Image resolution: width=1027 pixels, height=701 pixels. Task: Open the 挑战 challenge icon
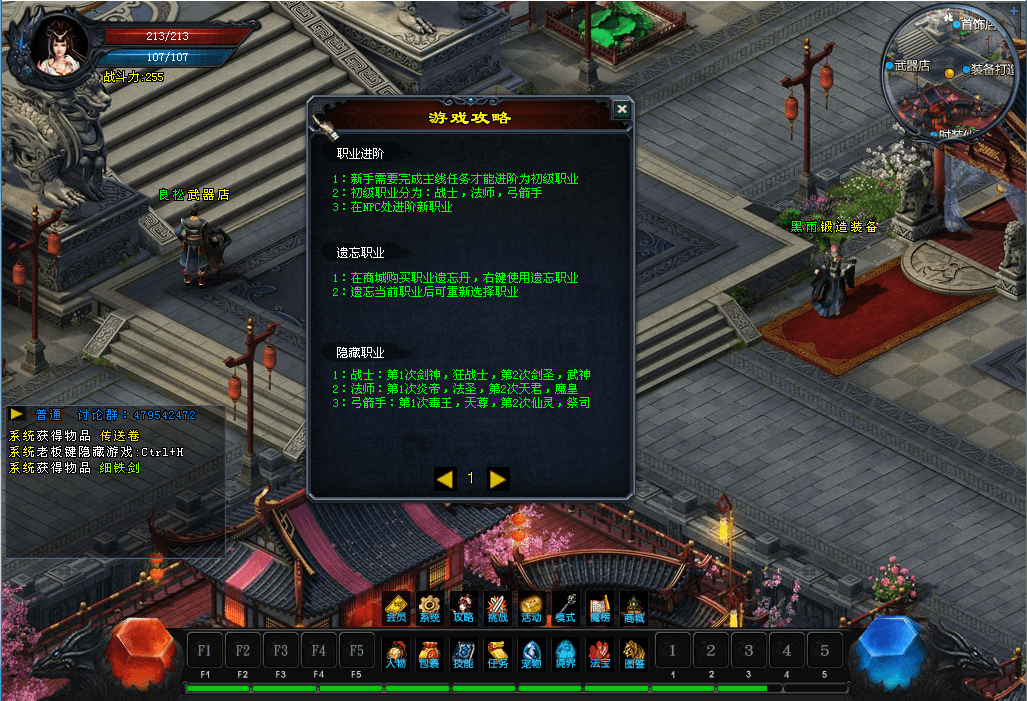(497, 608)
